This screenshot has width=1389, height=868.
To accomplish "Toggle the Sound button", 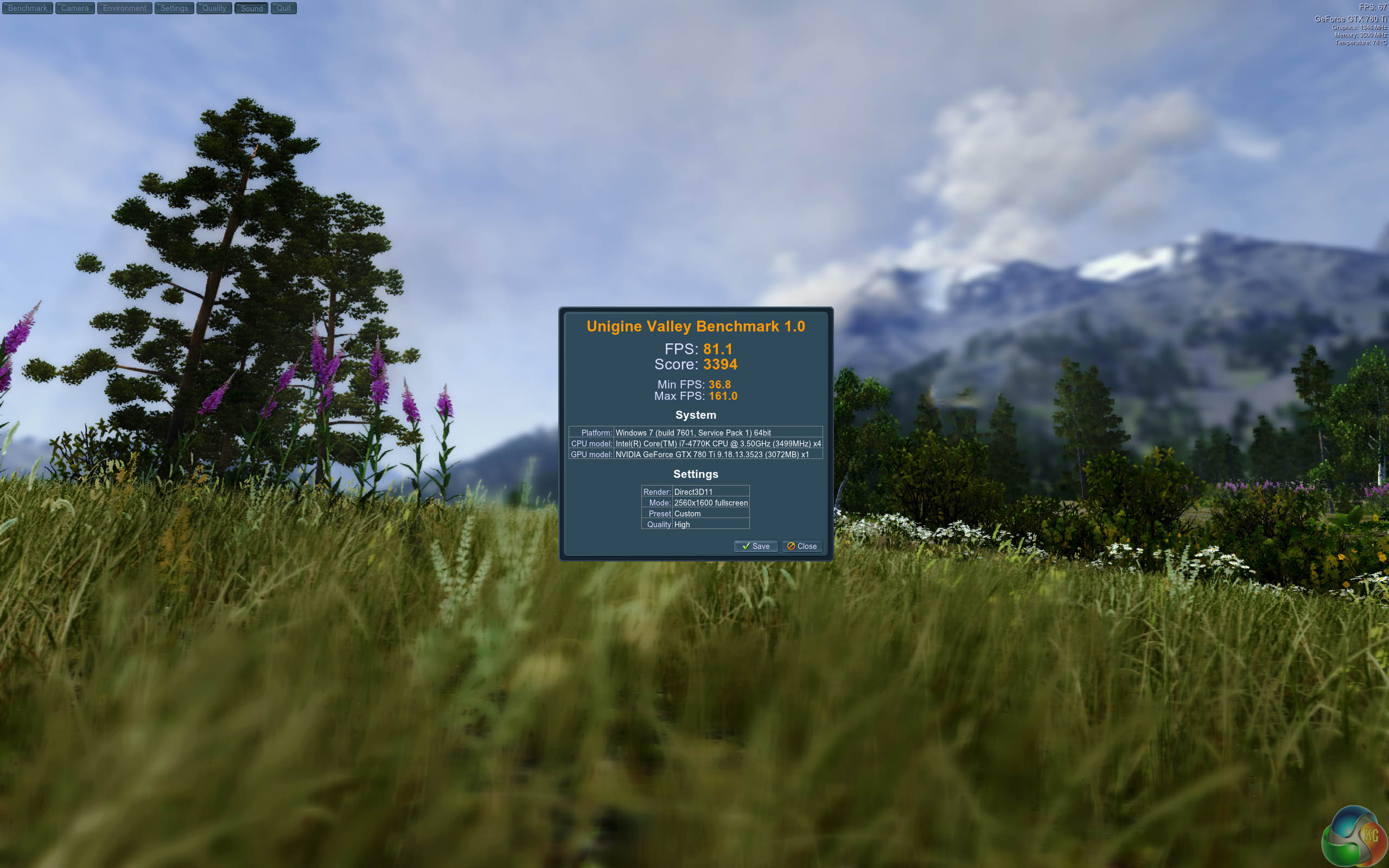I will click(251, 8).
